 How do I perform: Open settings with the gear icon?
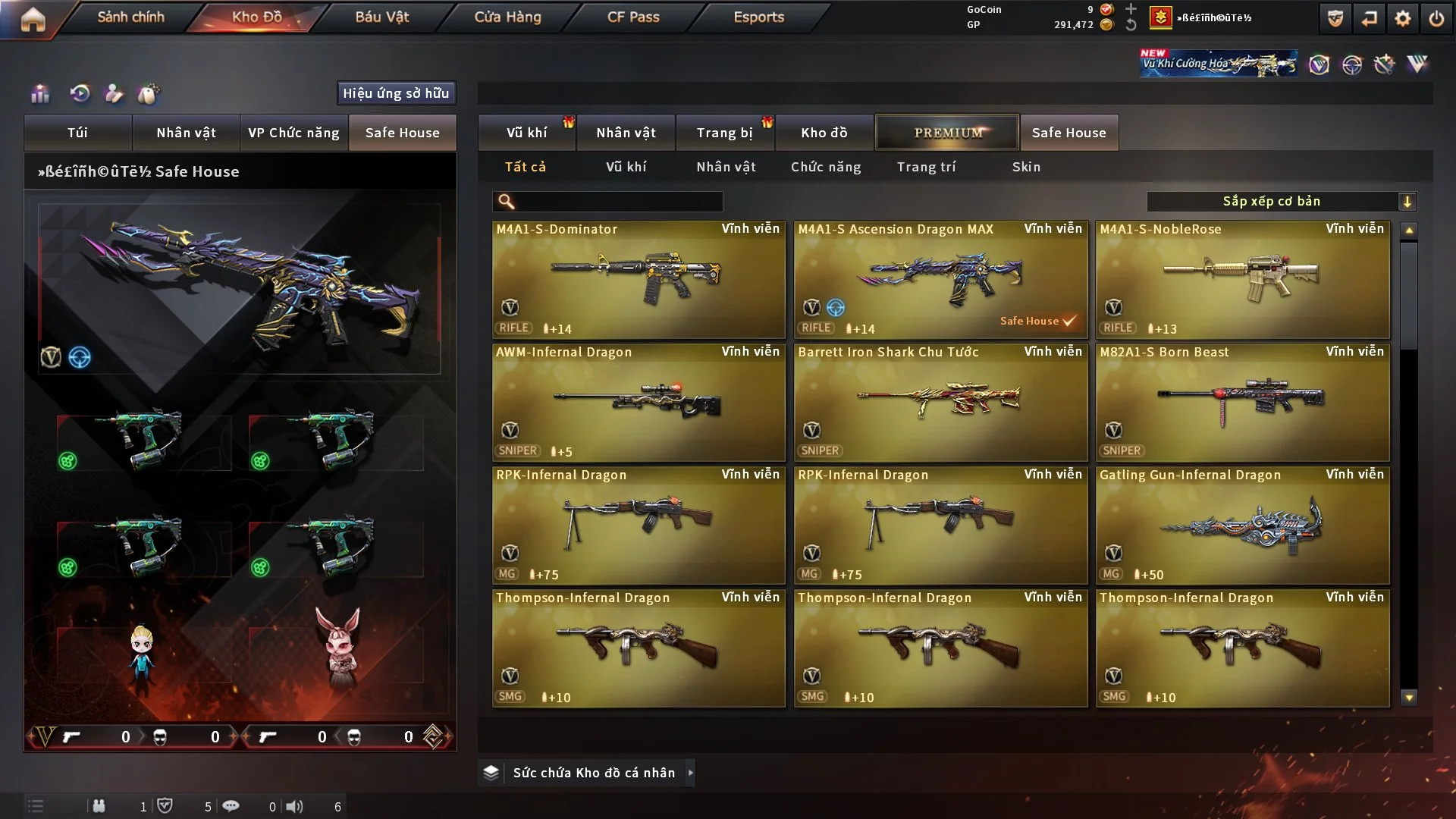click(1402, 18)
